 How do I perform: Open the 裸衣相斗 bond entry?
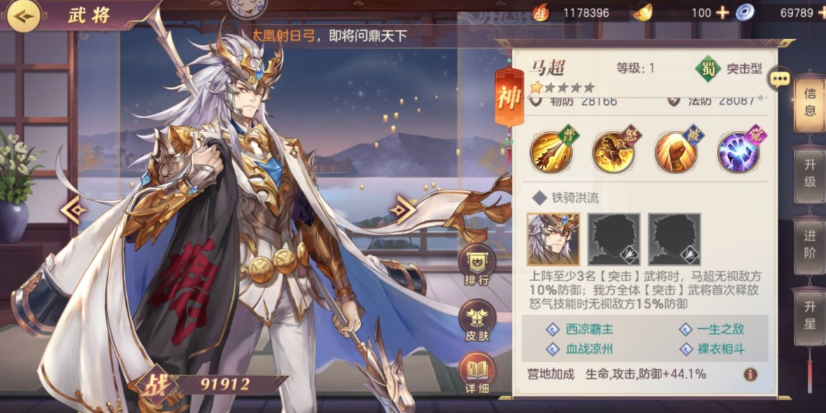pyautogui.click(x=720, y=349)
